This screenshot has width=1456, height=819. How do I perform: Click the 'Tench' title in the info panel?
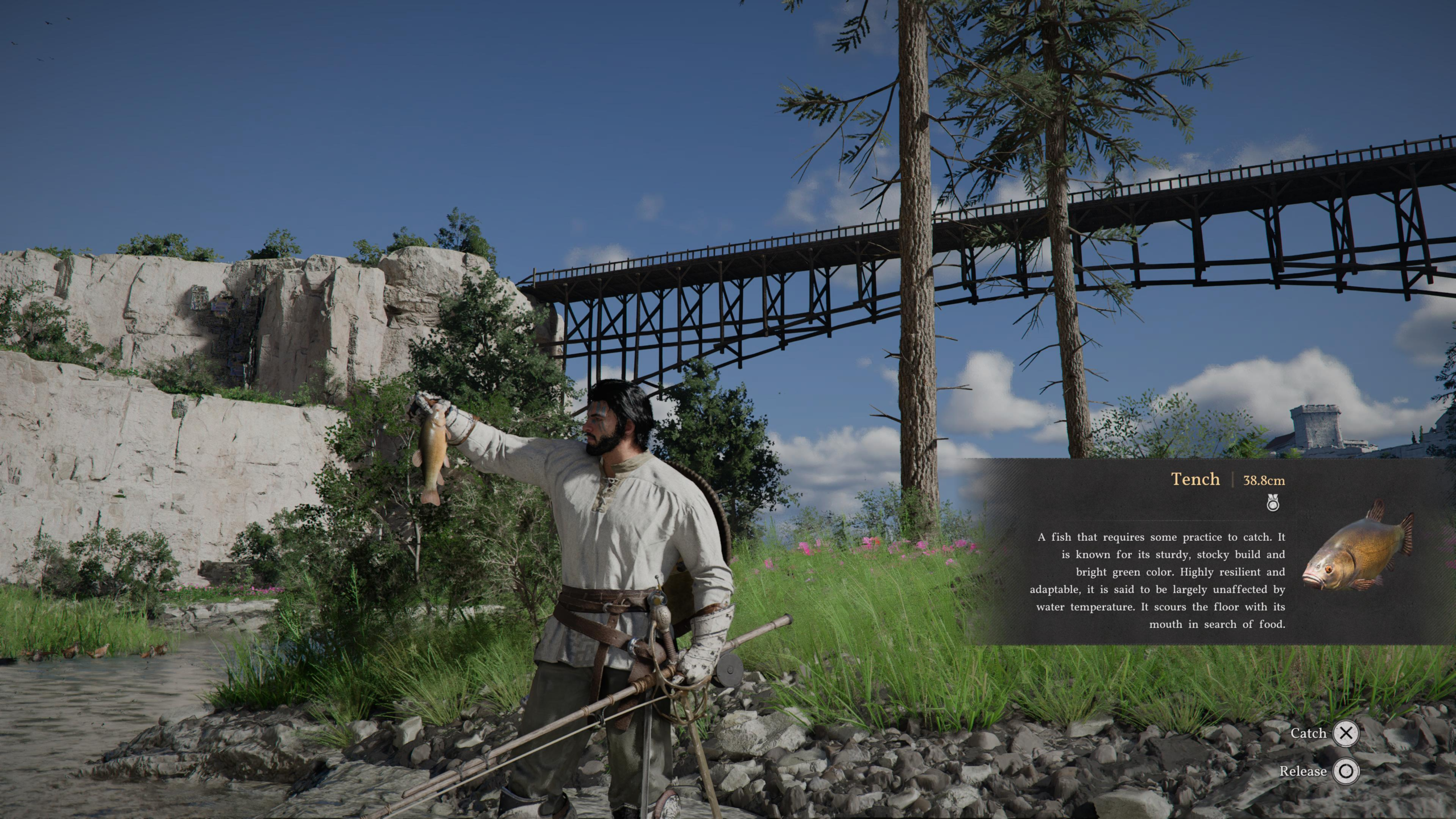point(1194,479)
